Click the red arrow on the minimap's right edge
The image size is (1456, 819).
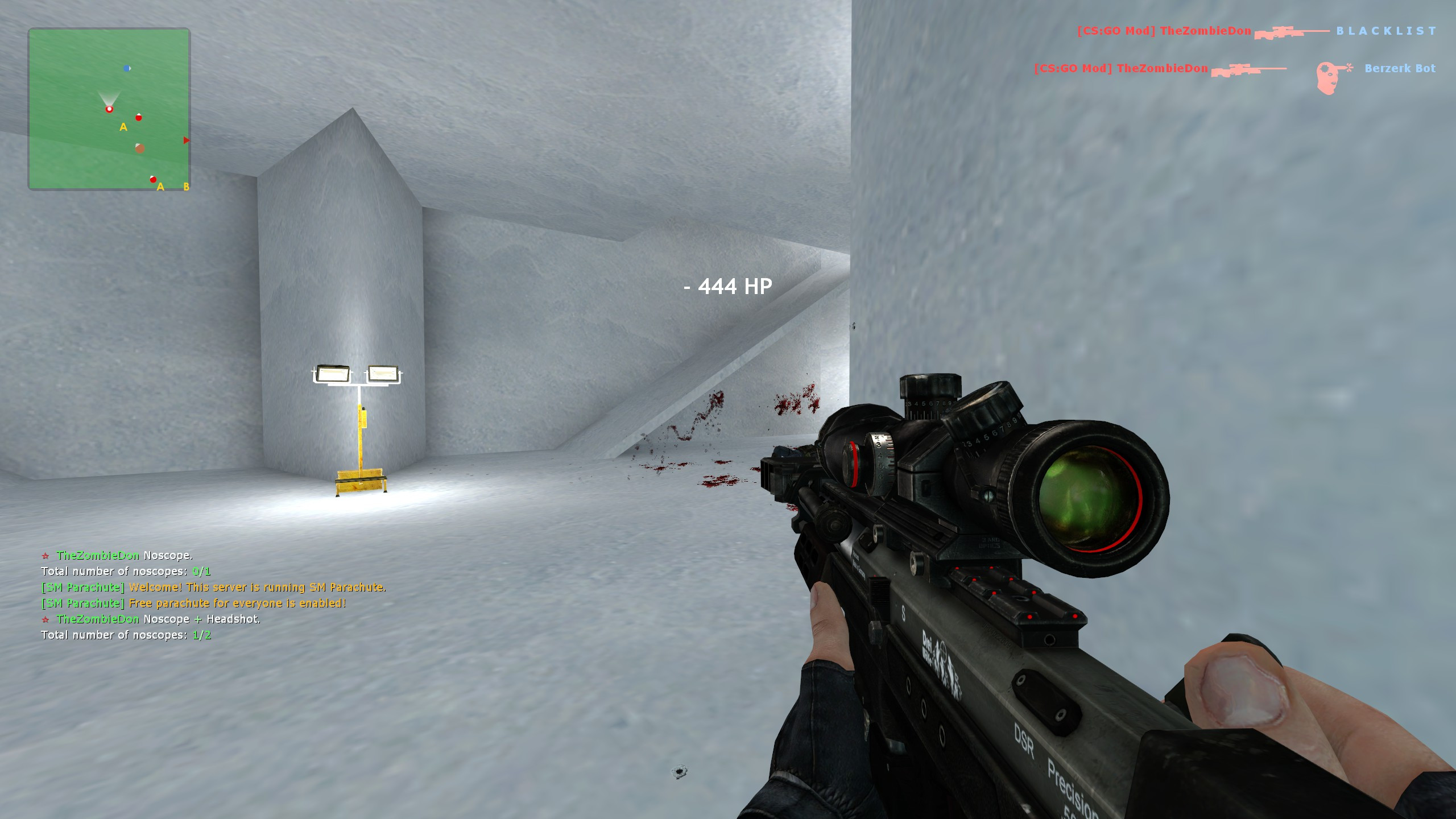coord(186,140)
